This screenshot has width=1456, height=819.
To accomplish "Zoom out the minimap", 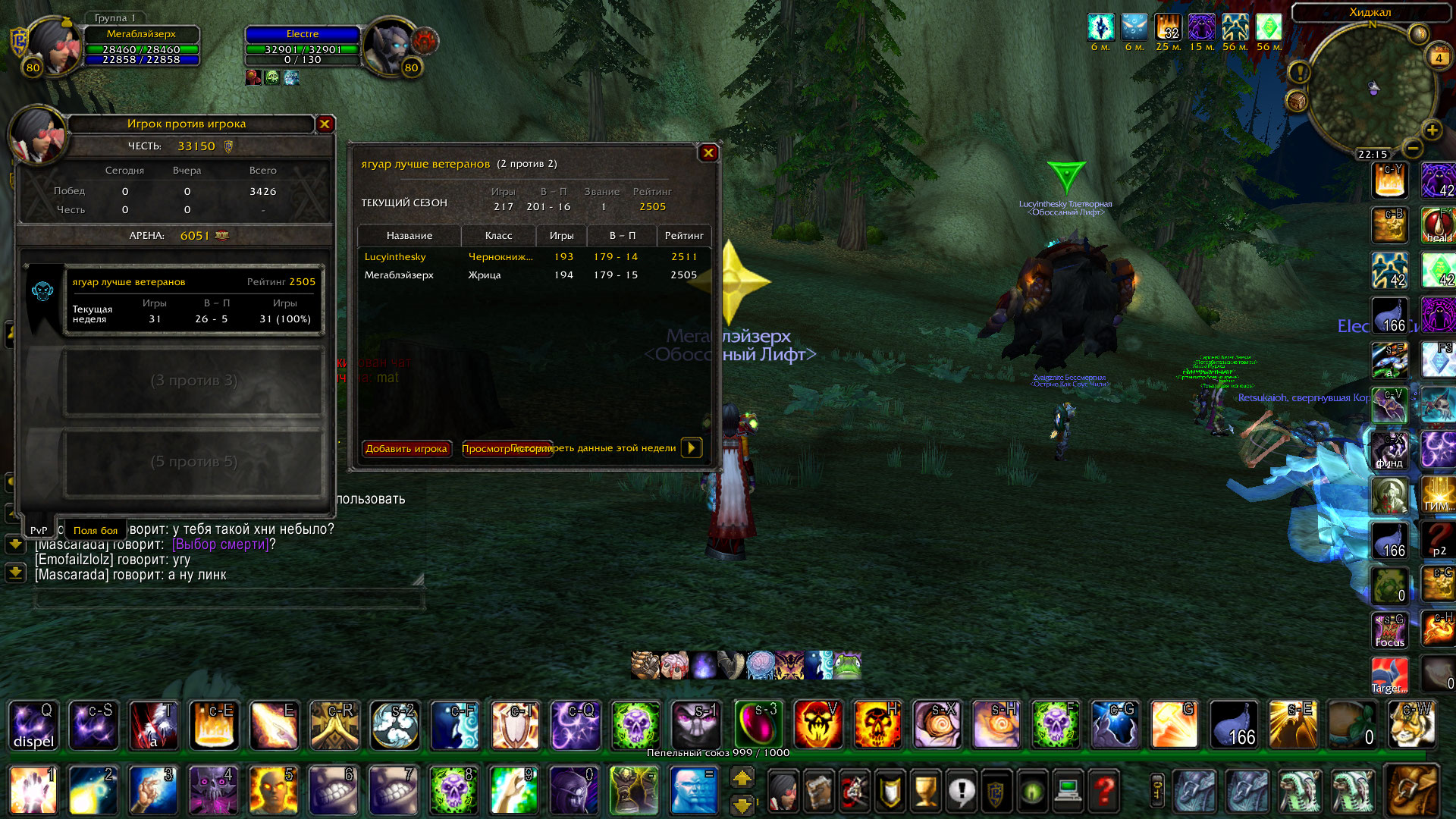I will pos(1412,147).
